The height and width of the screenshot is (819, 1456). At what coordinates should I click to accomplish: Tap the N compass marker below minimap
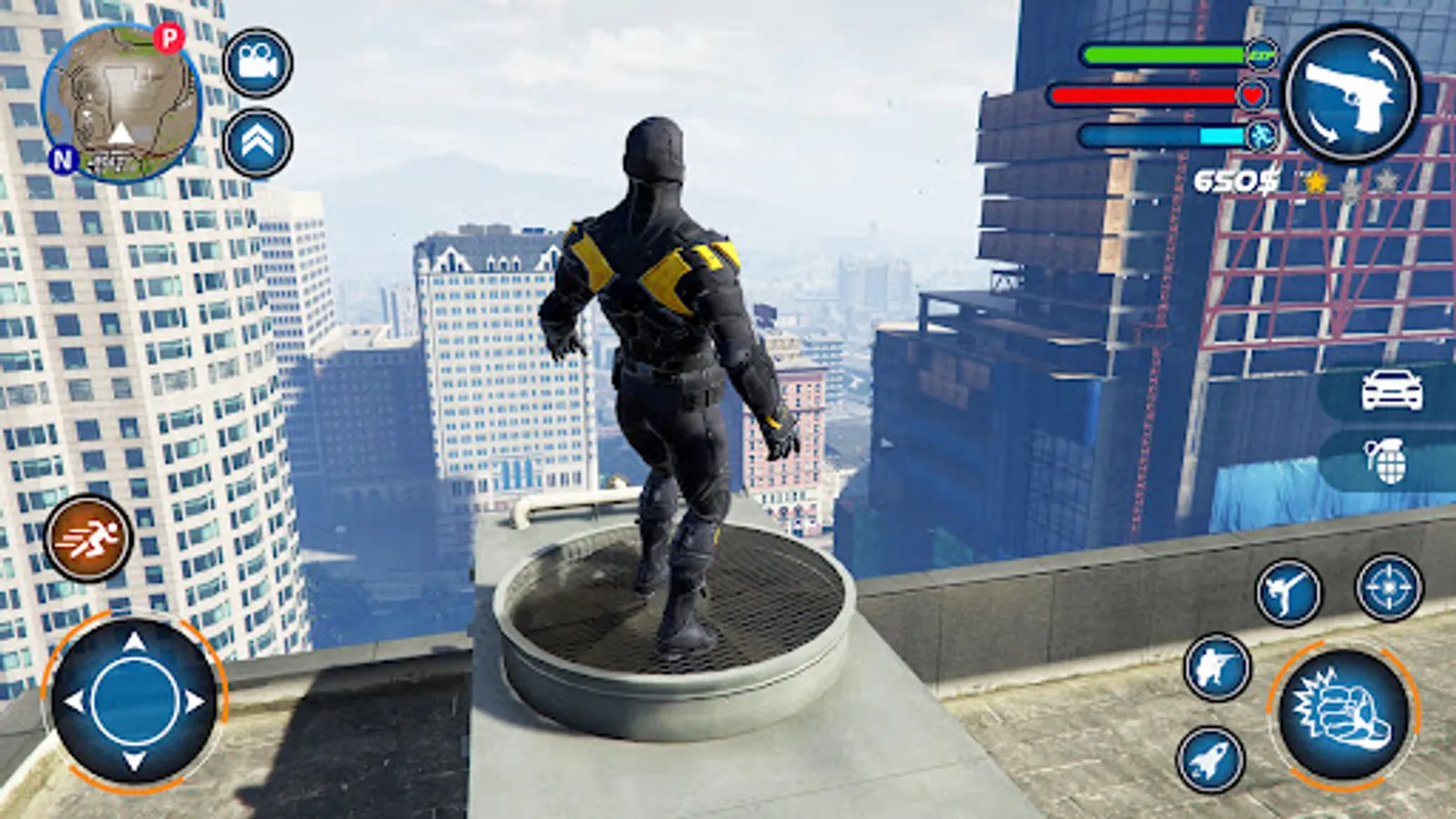pyautogui.click(x=62, y=162)
